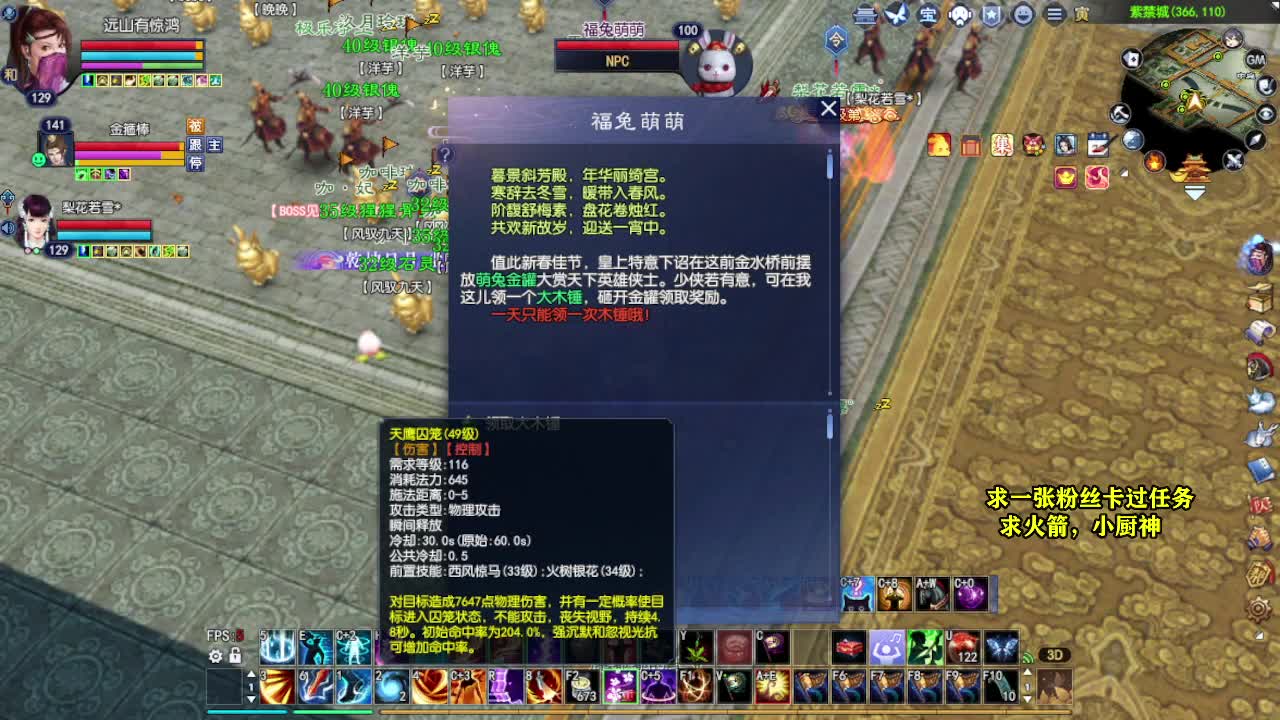The image size is (1280, 720).
Task: Open the shield-star badge icon in the top bar
Action: [990, 14]
